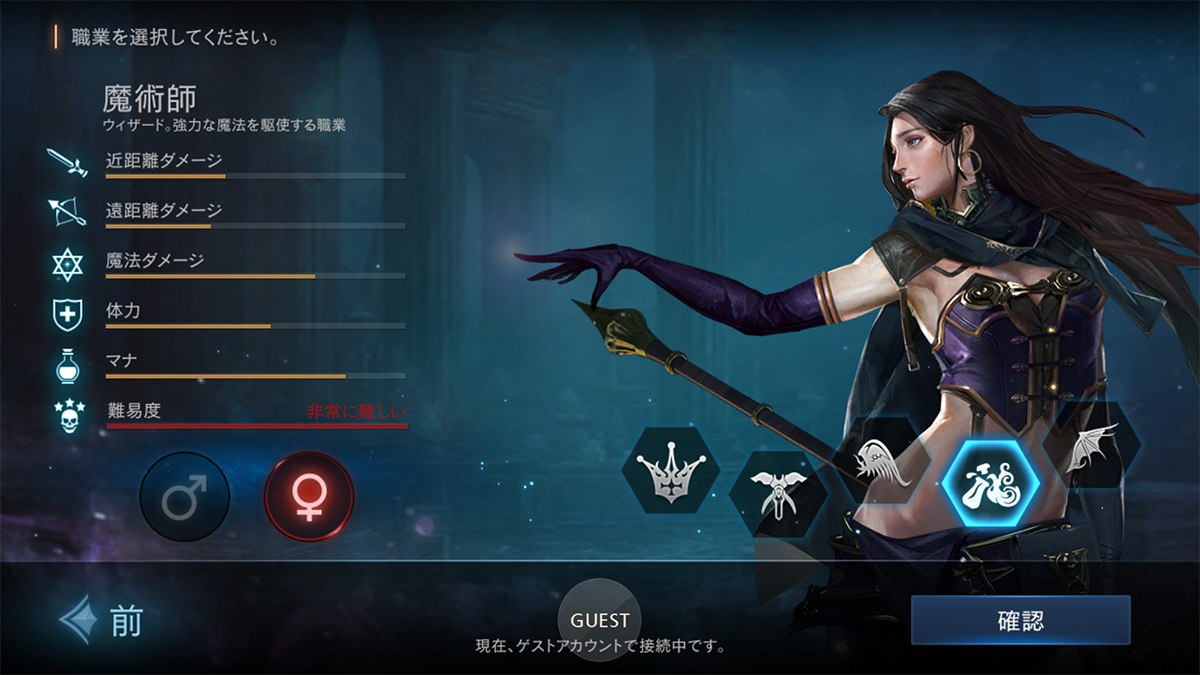The height and width of the screenshot is (675, 1200).
Task: Choose the red female gender symbol
Action: 309,497
